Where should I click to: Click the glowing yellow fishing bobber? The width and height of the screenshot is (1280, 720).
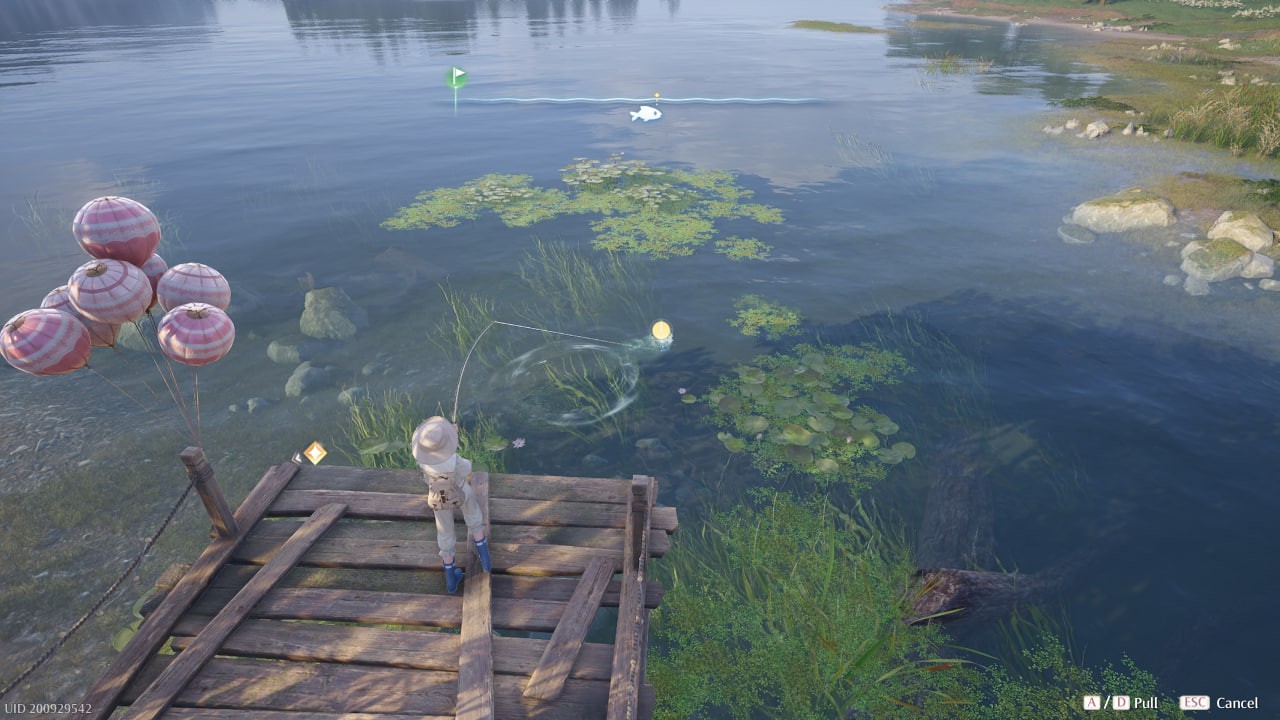point(660,330)
